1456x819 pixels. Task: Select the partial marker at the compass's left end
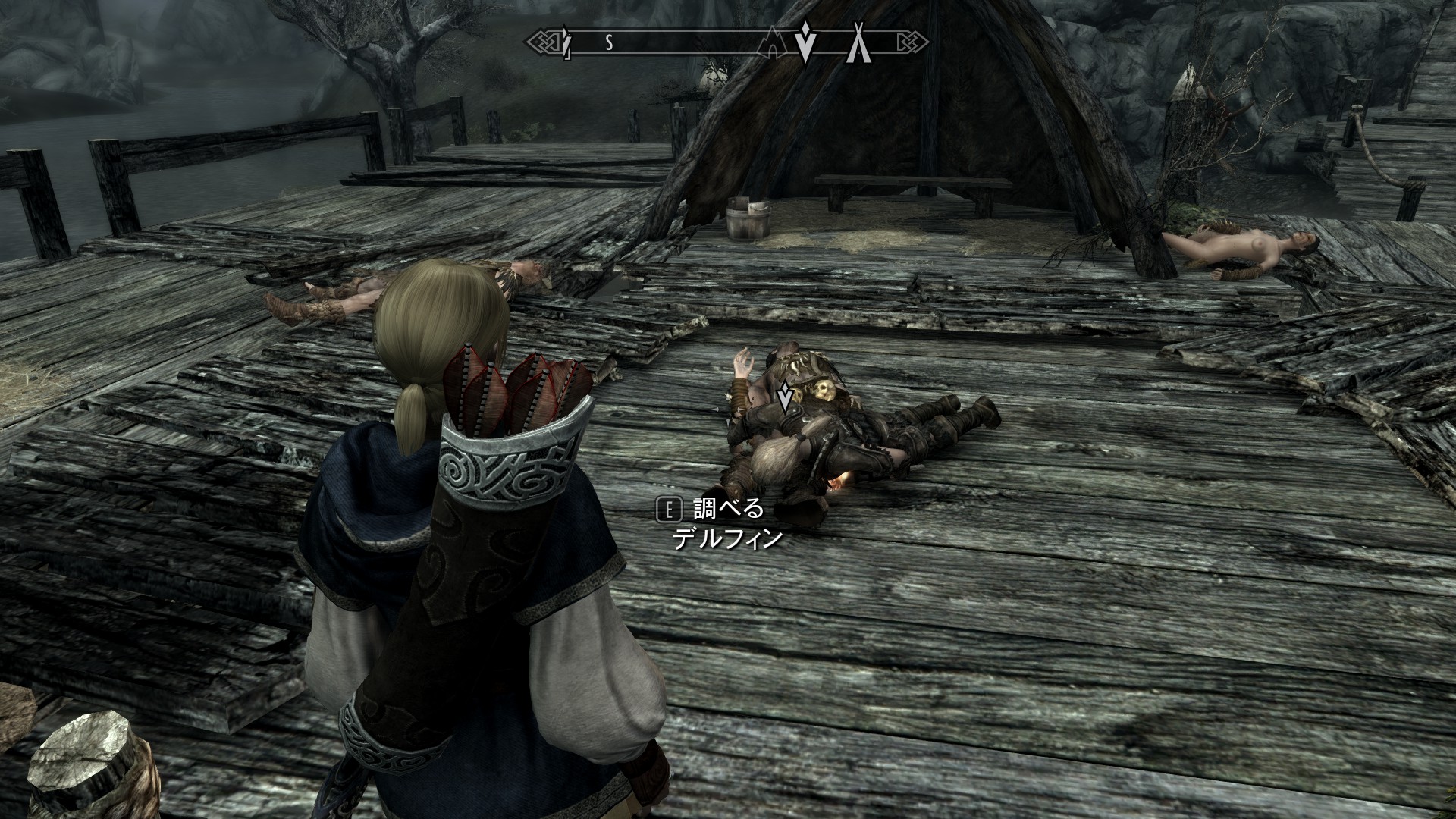tap(566, 43)
